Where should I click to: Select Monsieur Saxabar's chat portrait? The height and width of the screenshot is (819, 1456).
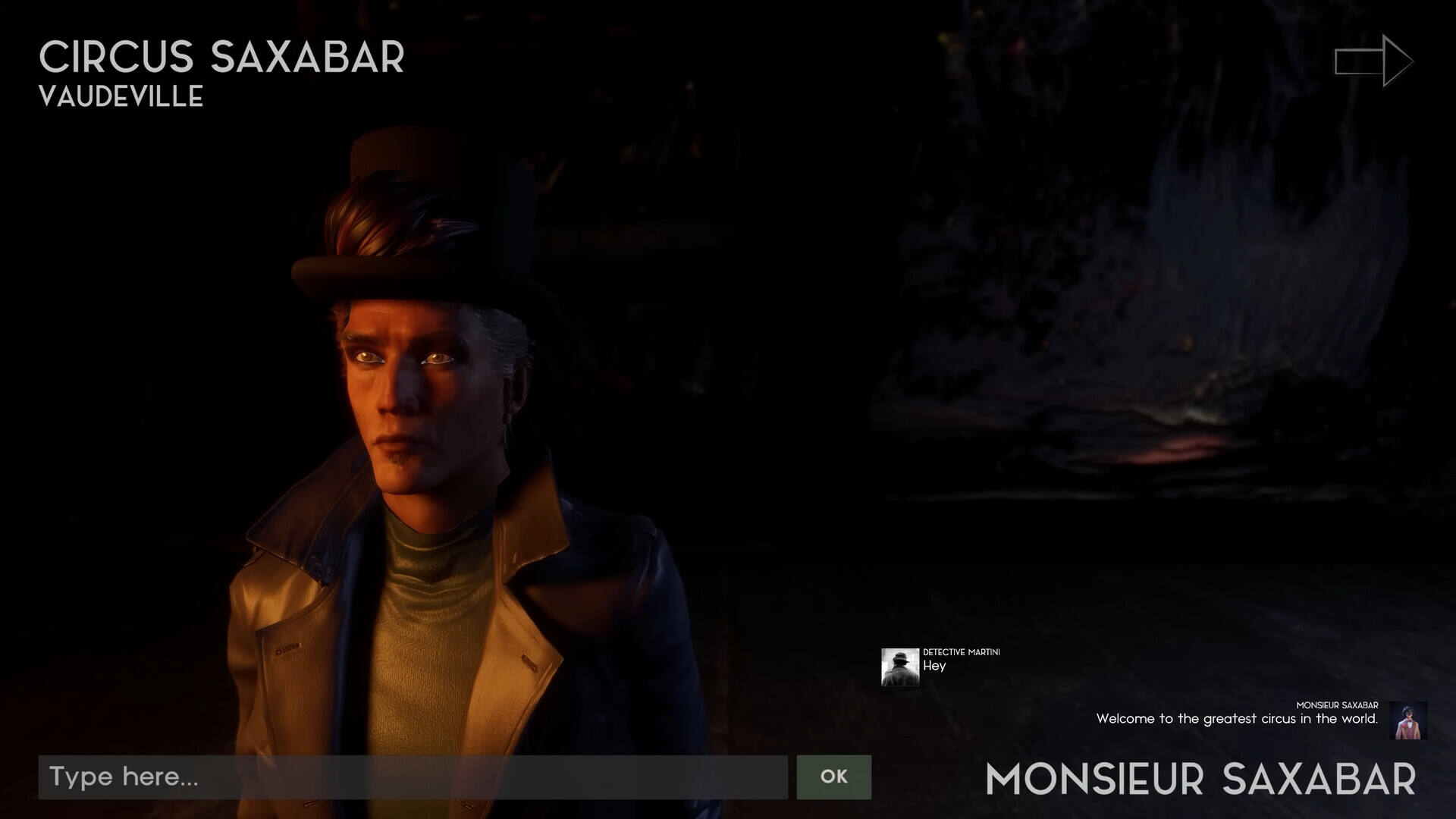click(x=1408, y=720)
